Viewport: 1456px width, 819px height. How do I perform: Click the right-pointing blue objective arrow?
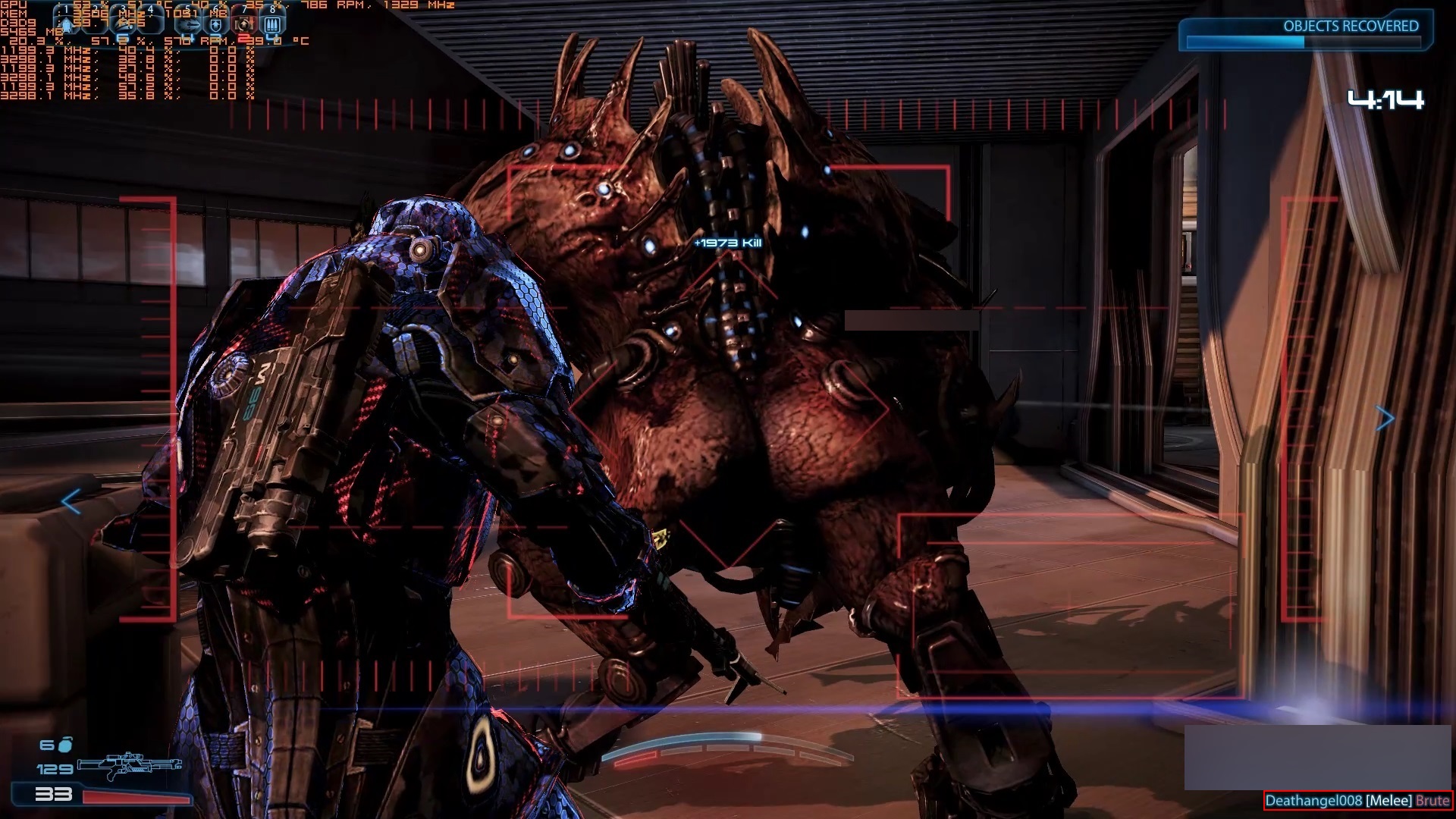[x=1385, y=418]
